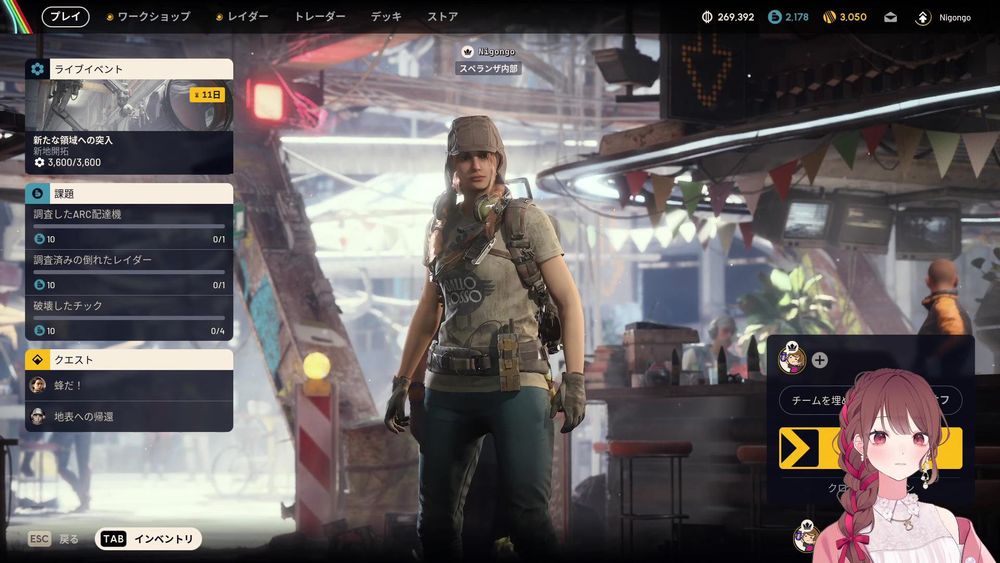Viewport: 1000px width, 563px height.
Task: Open the 課題 challenges panel header
Action: click(129, 194)
